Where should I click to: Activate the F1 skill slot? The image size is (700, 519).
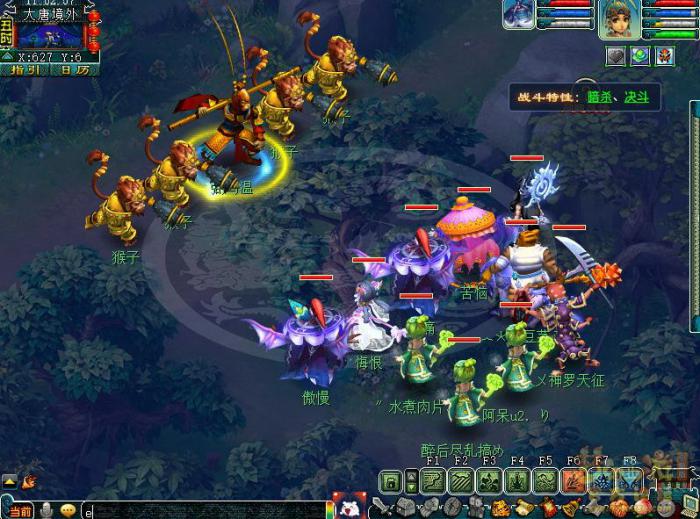[x=433, y=481]
